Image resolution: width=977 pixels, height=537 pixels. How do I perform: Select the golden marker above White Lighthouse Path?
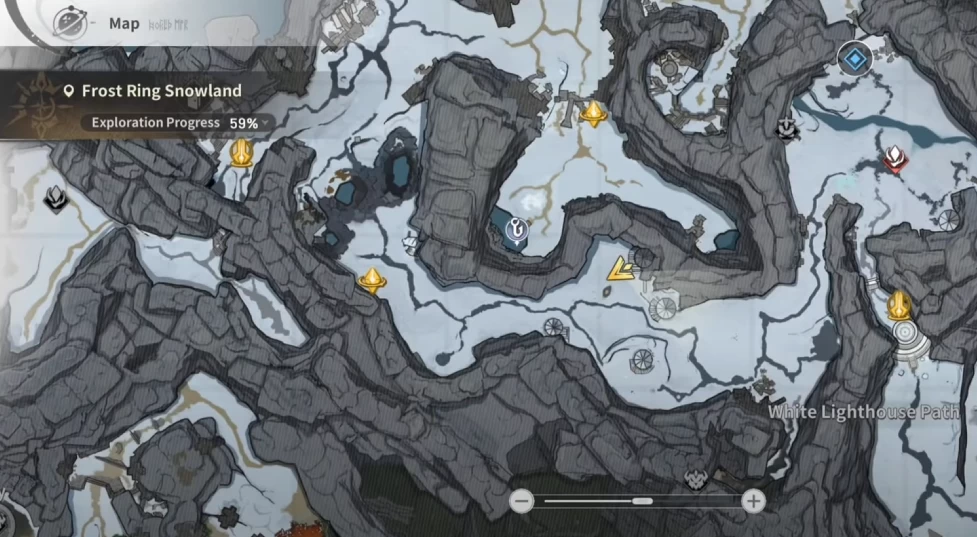click(x=898, y=304)
